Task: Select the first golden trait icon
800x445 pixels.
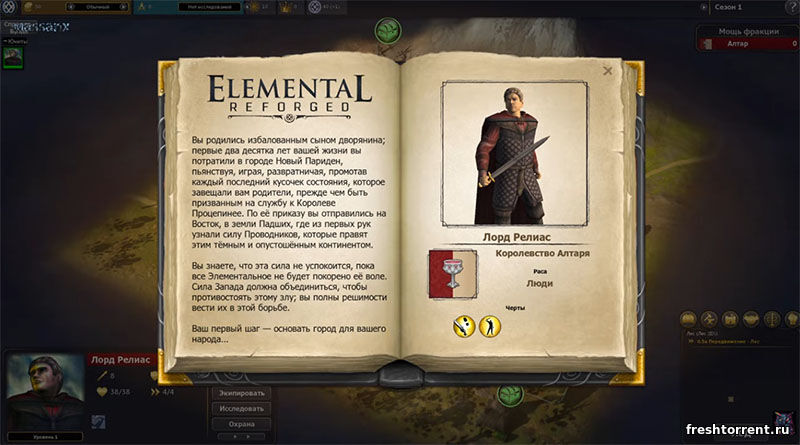Action: coord(464,325)
